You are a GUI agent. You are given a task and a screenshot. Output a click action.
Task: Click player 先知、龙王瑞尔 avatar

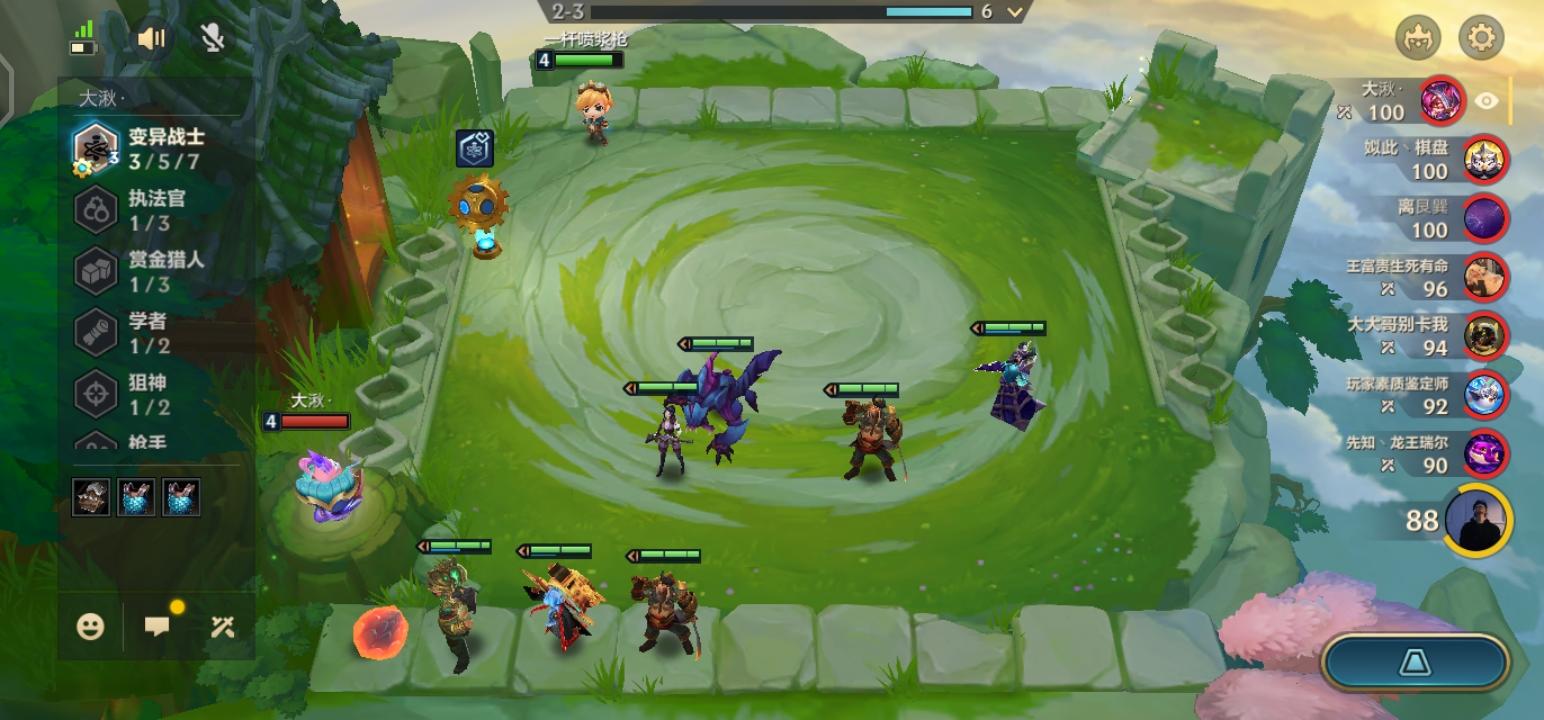tap(1487, 451)
